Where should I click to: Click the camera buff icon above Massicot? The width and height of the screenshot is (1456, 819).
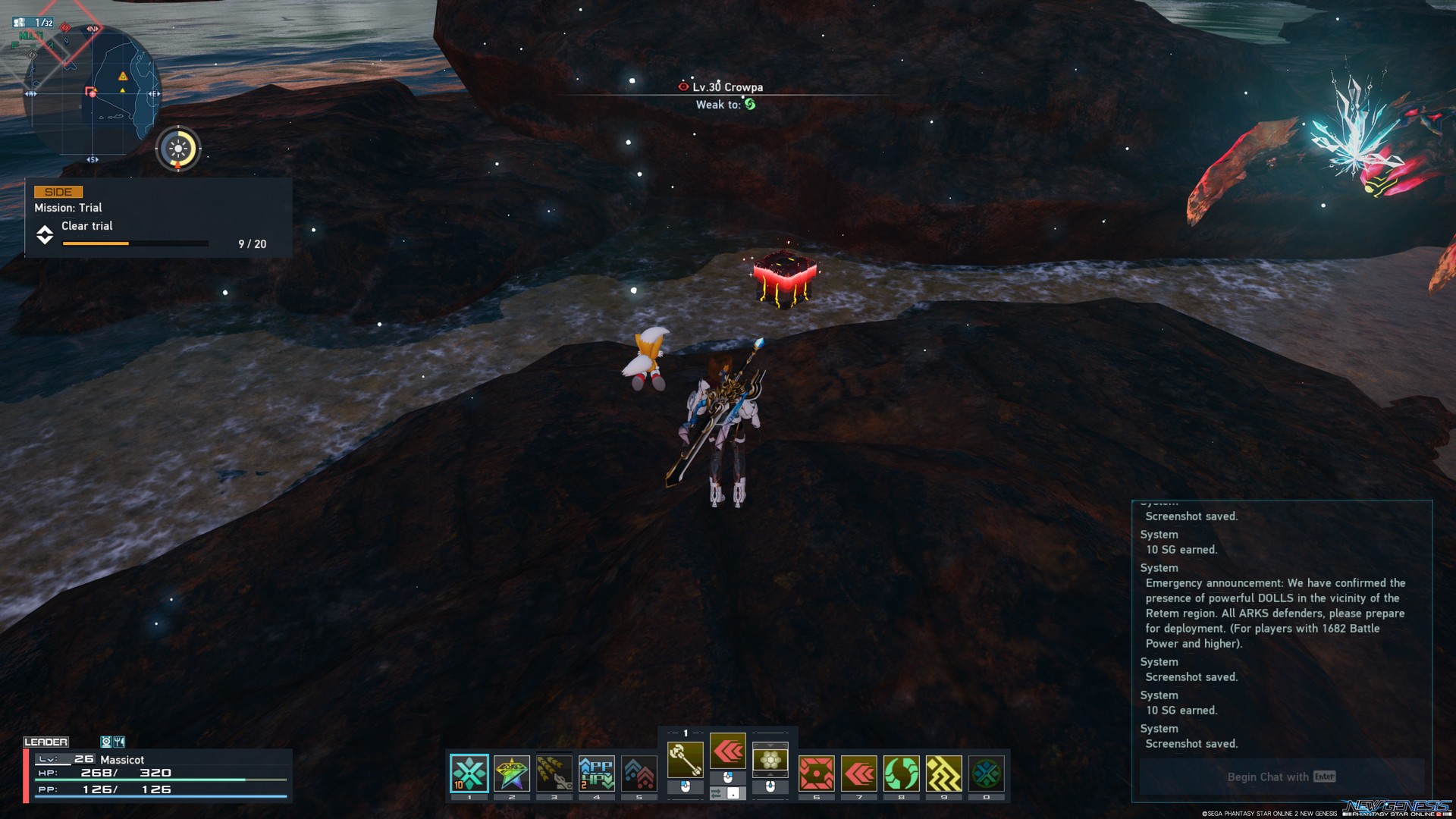click(x=107, y=742)
